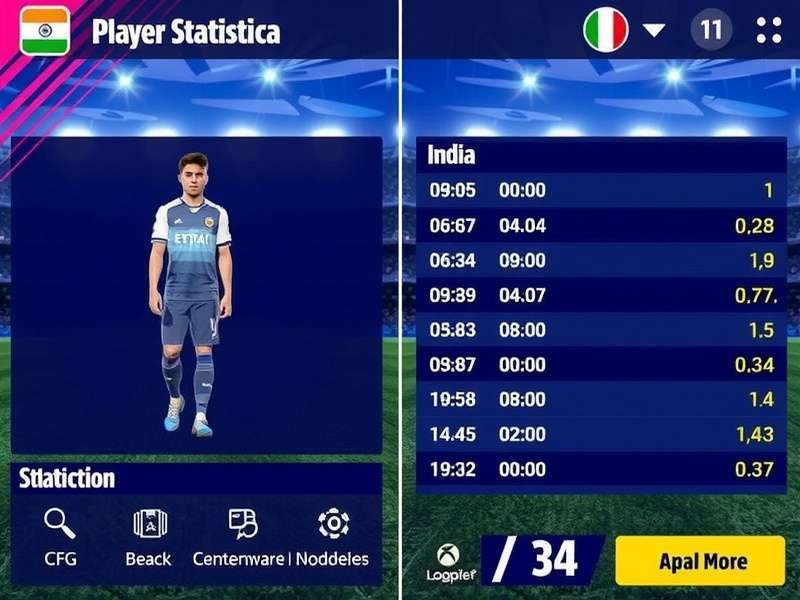This screenshot has height=600, width=800.
Task: Click the yellow Apal More button
Action: click(700, 561)
